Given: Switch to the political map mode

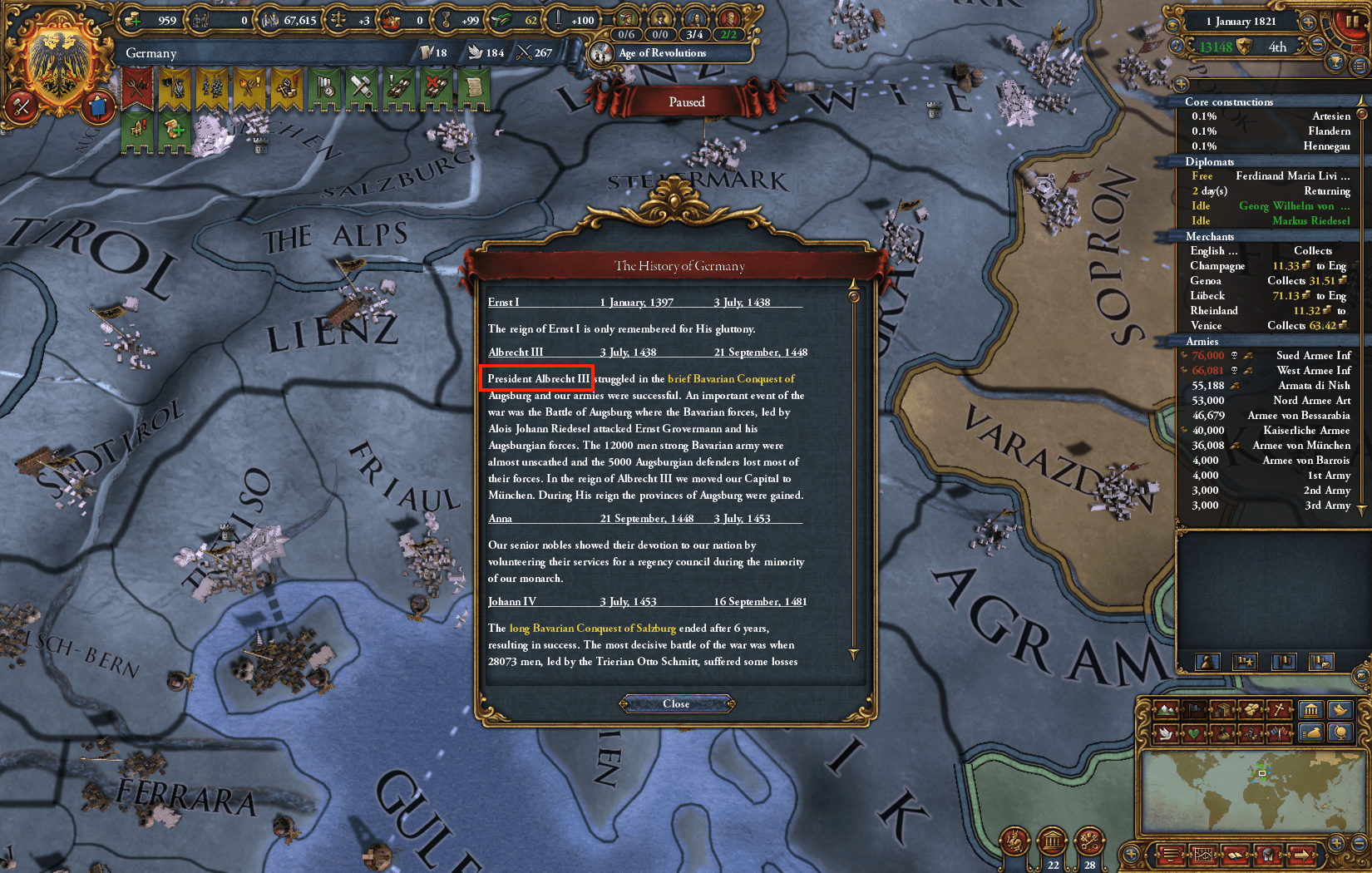Looking at the screenshot, I should [x=1195, y=710].
